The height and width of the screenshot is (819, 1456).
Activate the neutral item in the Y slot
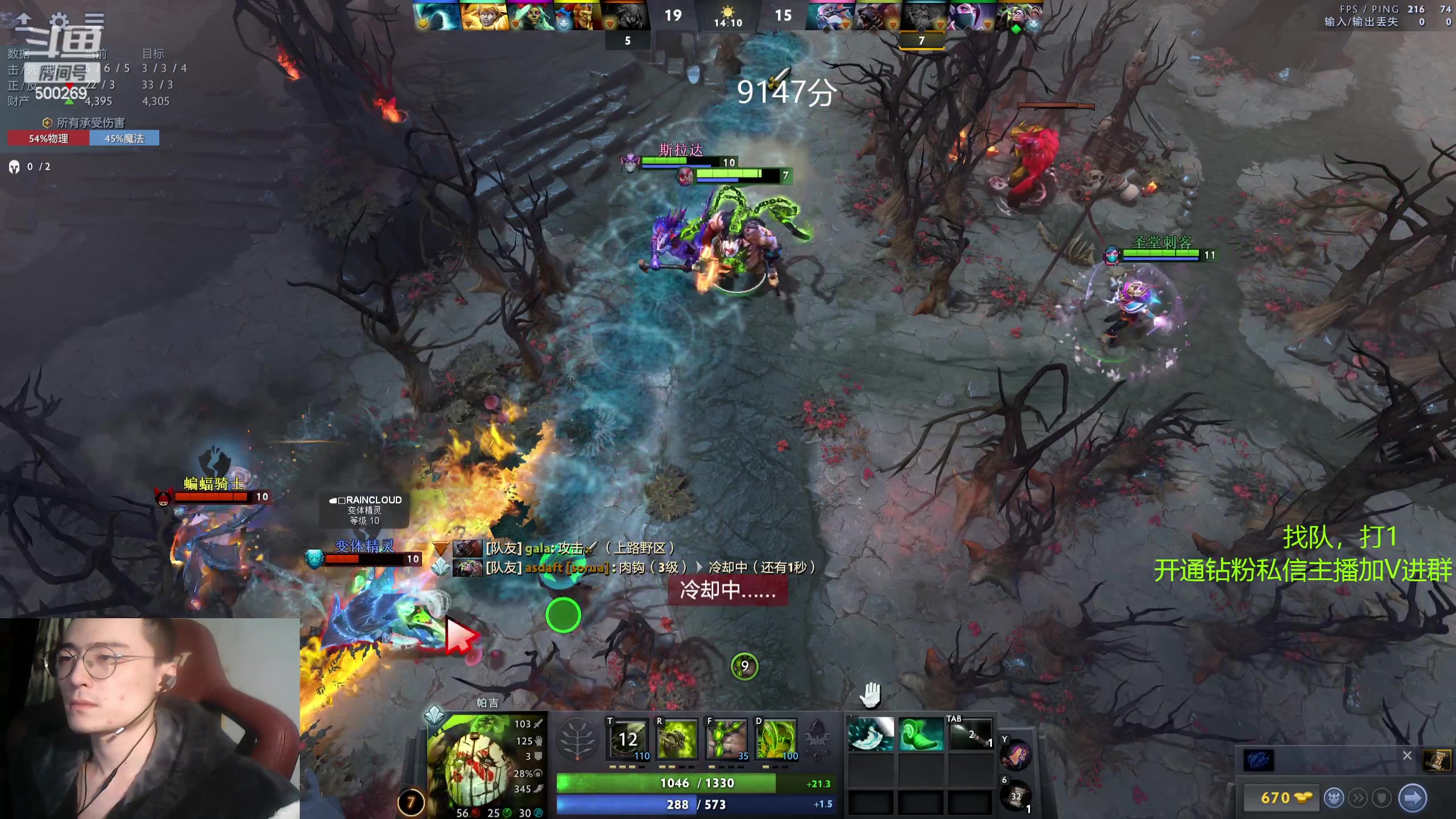pyautogui.click(x=1016, y=755)
